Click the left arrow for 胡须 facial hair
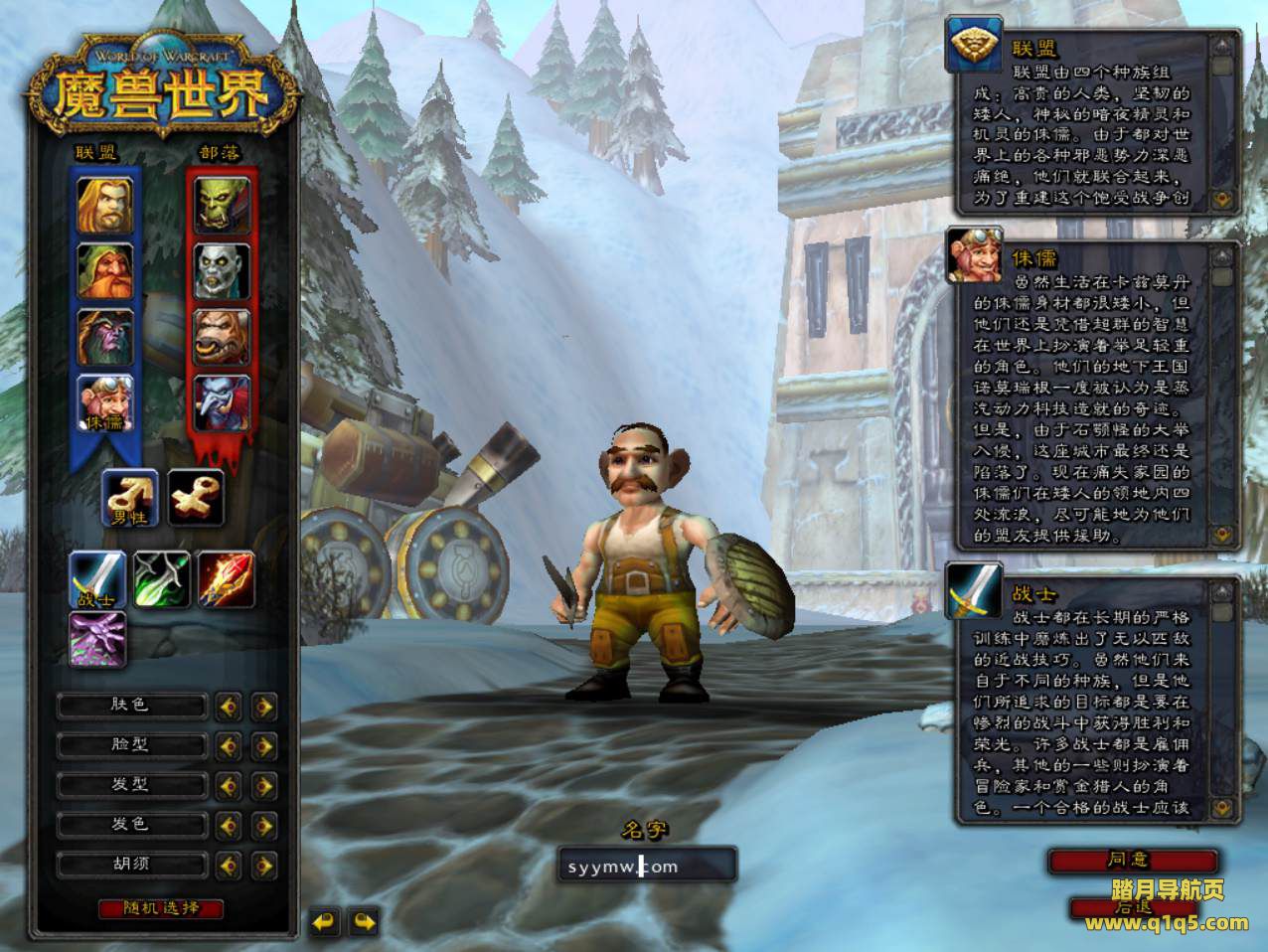1268x952 pixels. [229, 865]
